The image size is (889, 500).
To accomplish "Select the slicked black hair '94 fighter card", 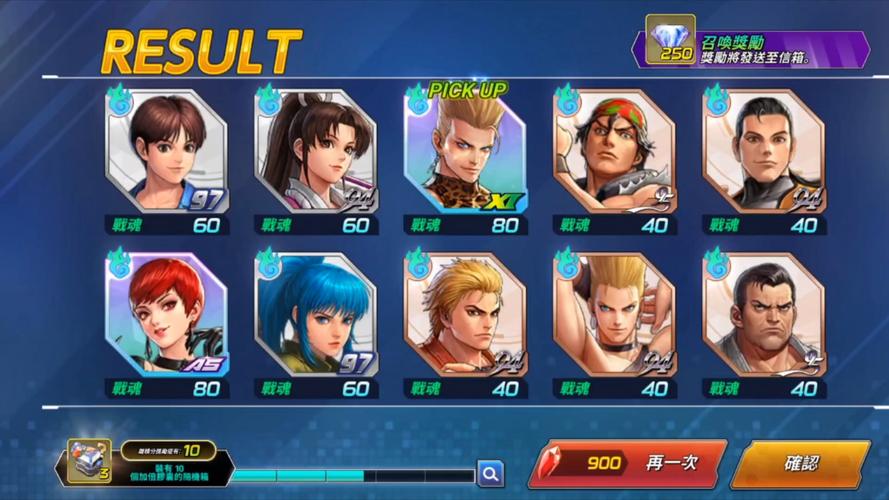I will [763, 151].
